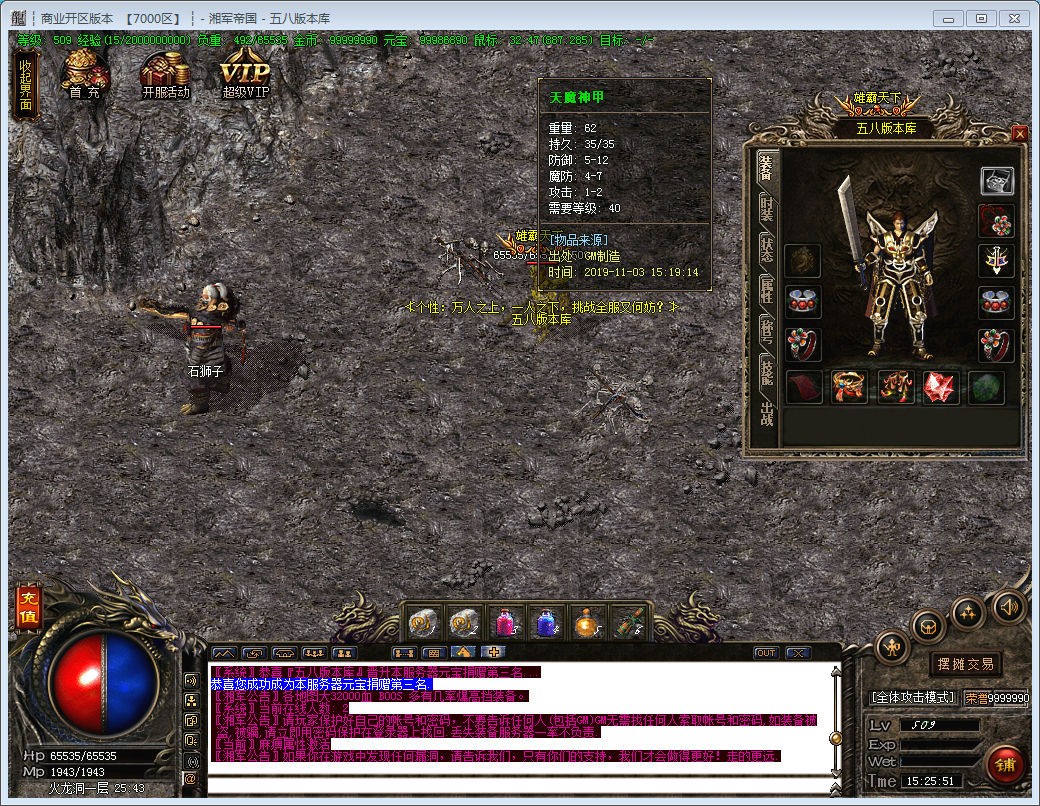The width and height of the screenshot is (1040, 806).
Task: Use the golden flask in hotbar slot 5
Action: (587, 623)
